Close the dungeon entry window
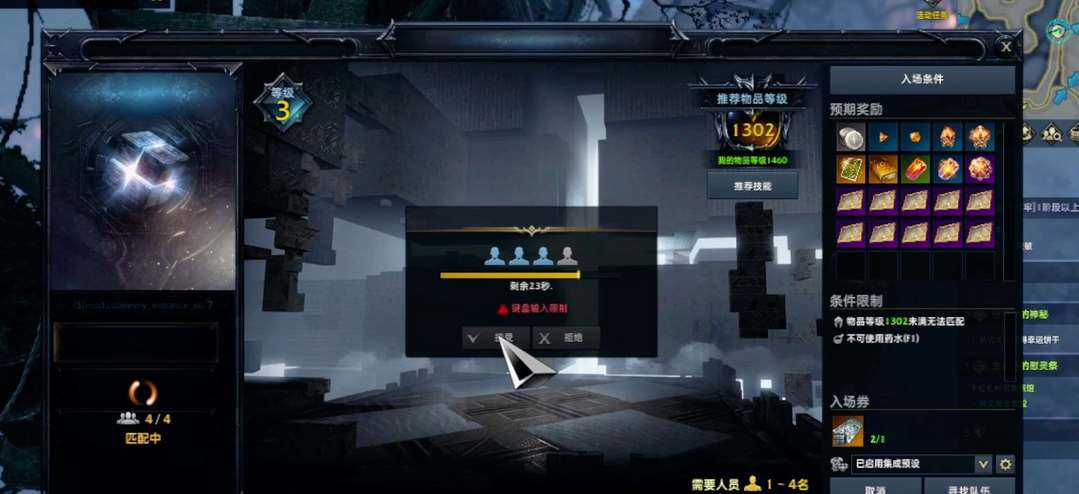This screenshot has width=1079, height=494. [x=1006, y=46]
